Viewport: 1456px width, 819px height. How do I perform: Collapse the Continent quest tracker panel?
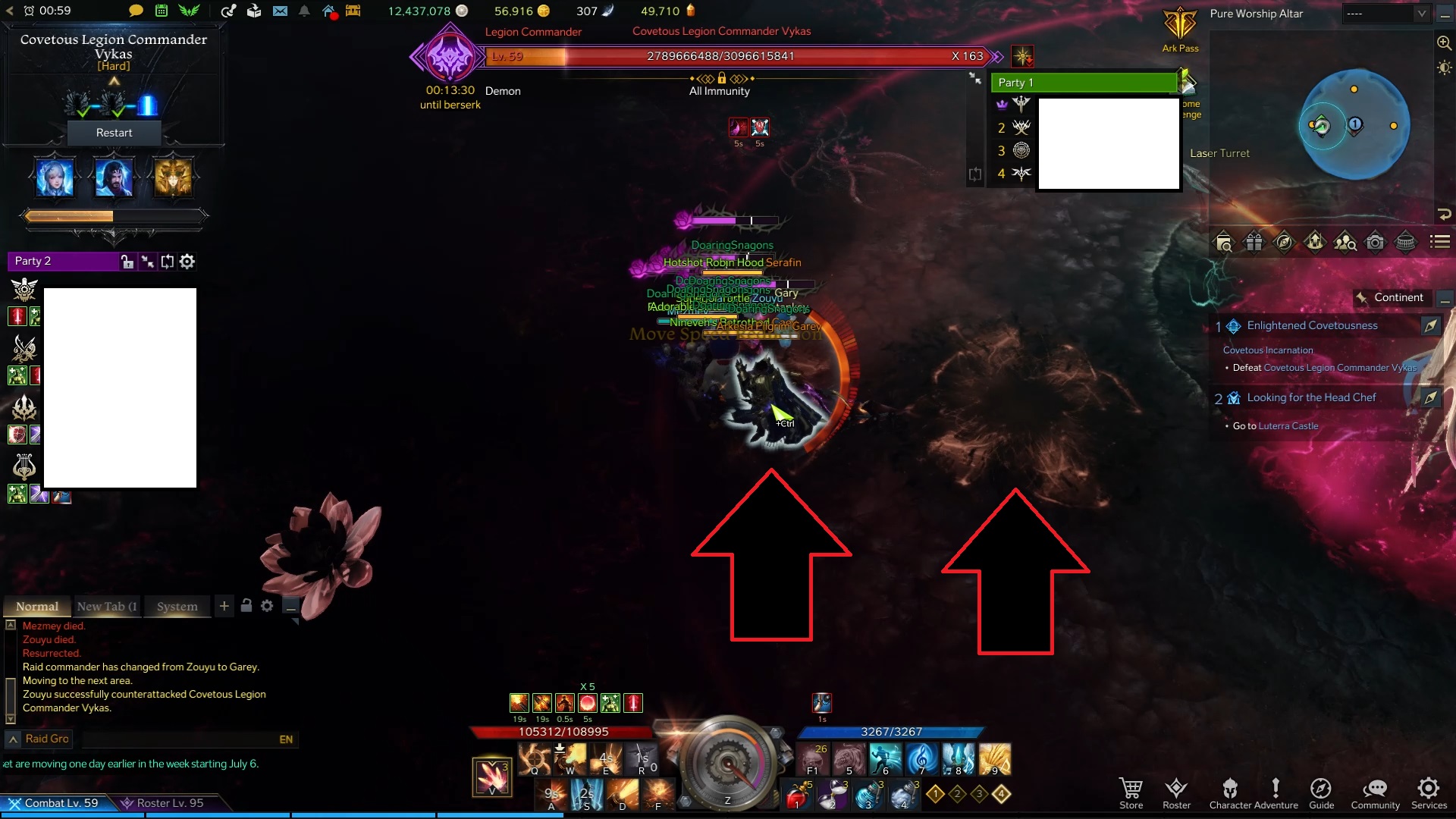1445,297
